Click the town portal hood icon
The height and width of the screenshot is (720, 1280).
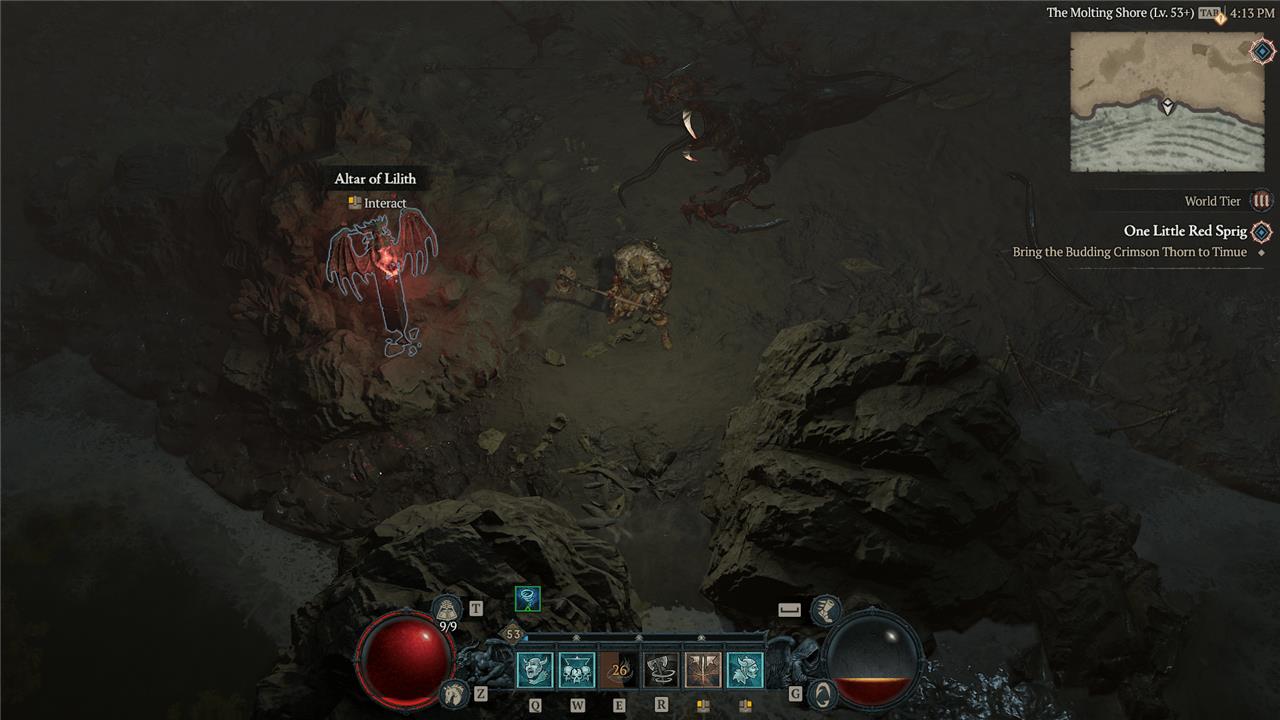pos(446,608)
